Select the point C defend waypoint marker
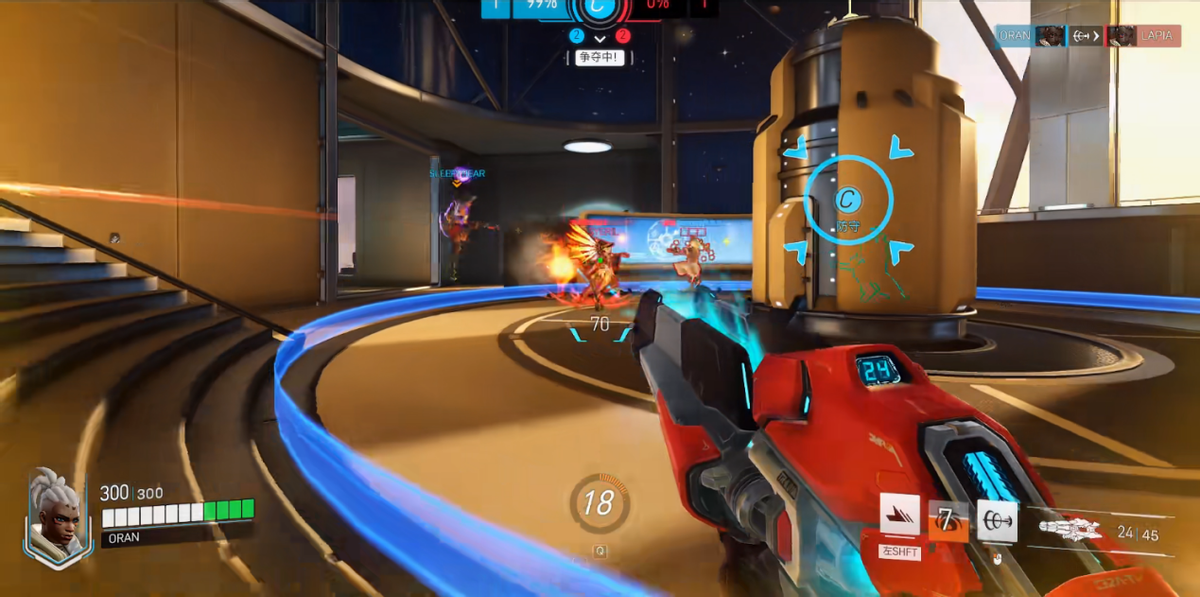The width and height of the screenshot is (1200, 597). pos(848,200)
